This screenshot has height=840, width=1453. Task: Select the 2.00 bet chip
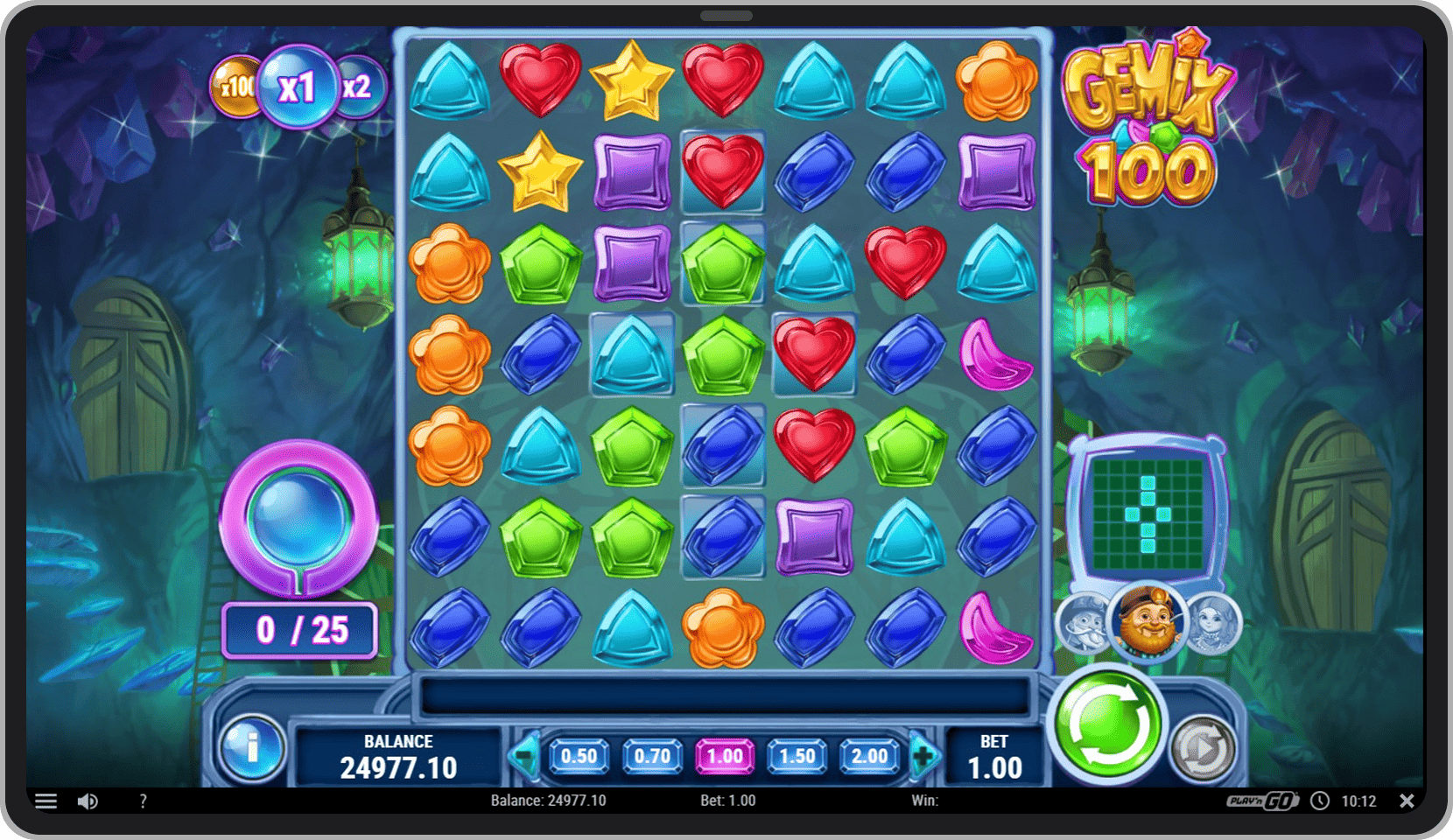point(869,756)
